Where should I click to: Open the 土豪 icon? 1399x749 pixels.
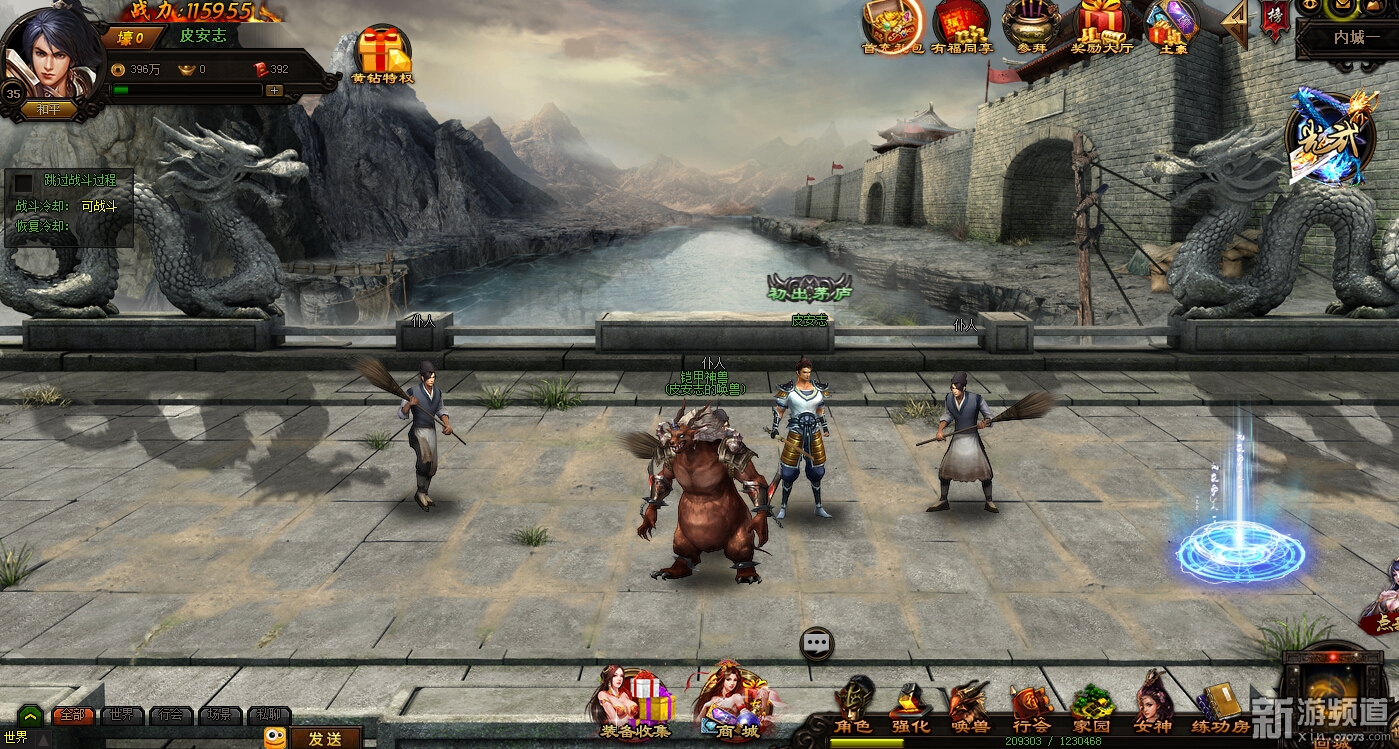point(1170,24)
